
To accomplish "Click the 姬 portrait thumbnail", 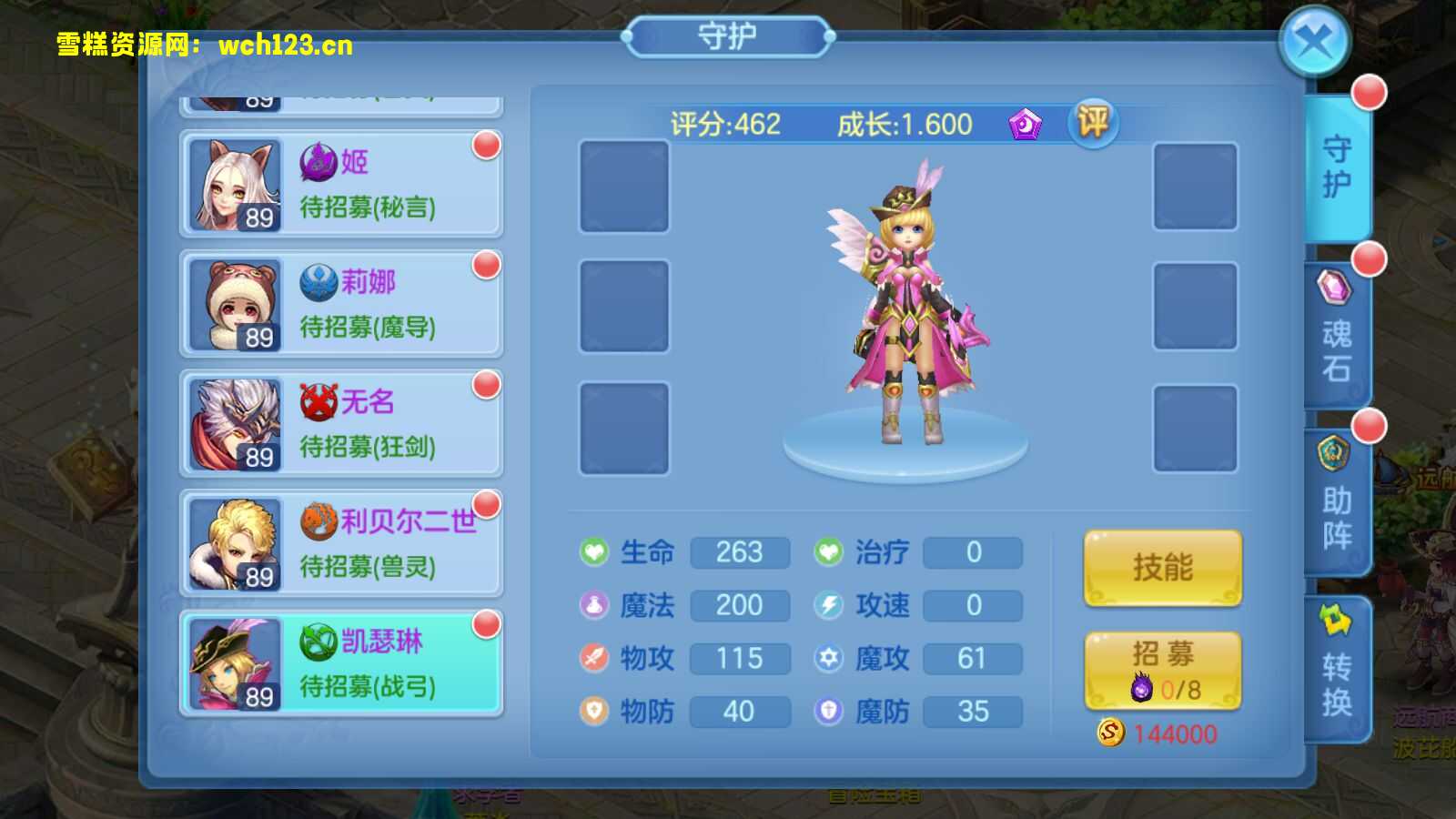I will (234, 182).
